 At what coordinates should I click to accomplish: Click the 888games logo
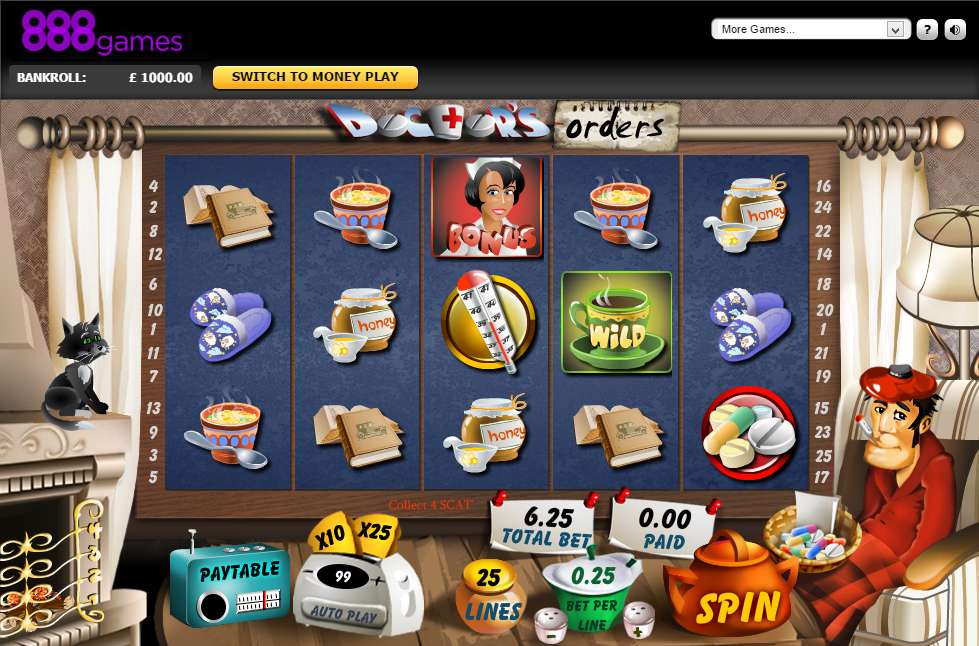click(x=102, y=32)
